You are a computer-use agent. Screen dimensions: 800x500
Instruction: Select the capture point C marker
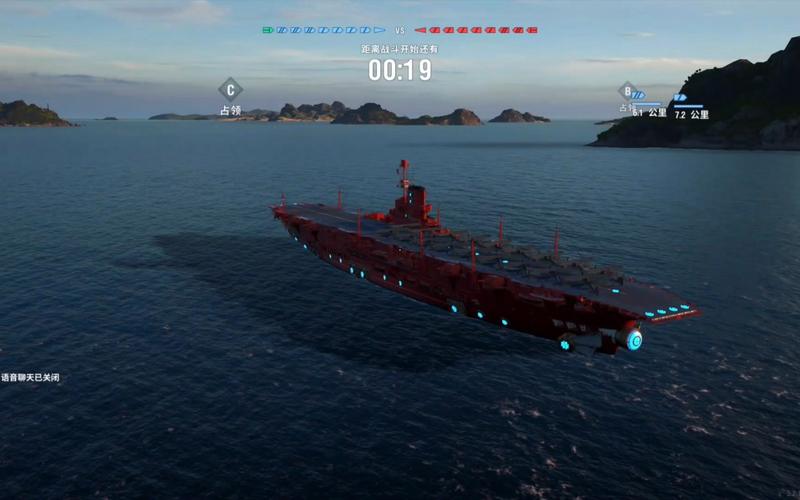[x=230, y=88]
